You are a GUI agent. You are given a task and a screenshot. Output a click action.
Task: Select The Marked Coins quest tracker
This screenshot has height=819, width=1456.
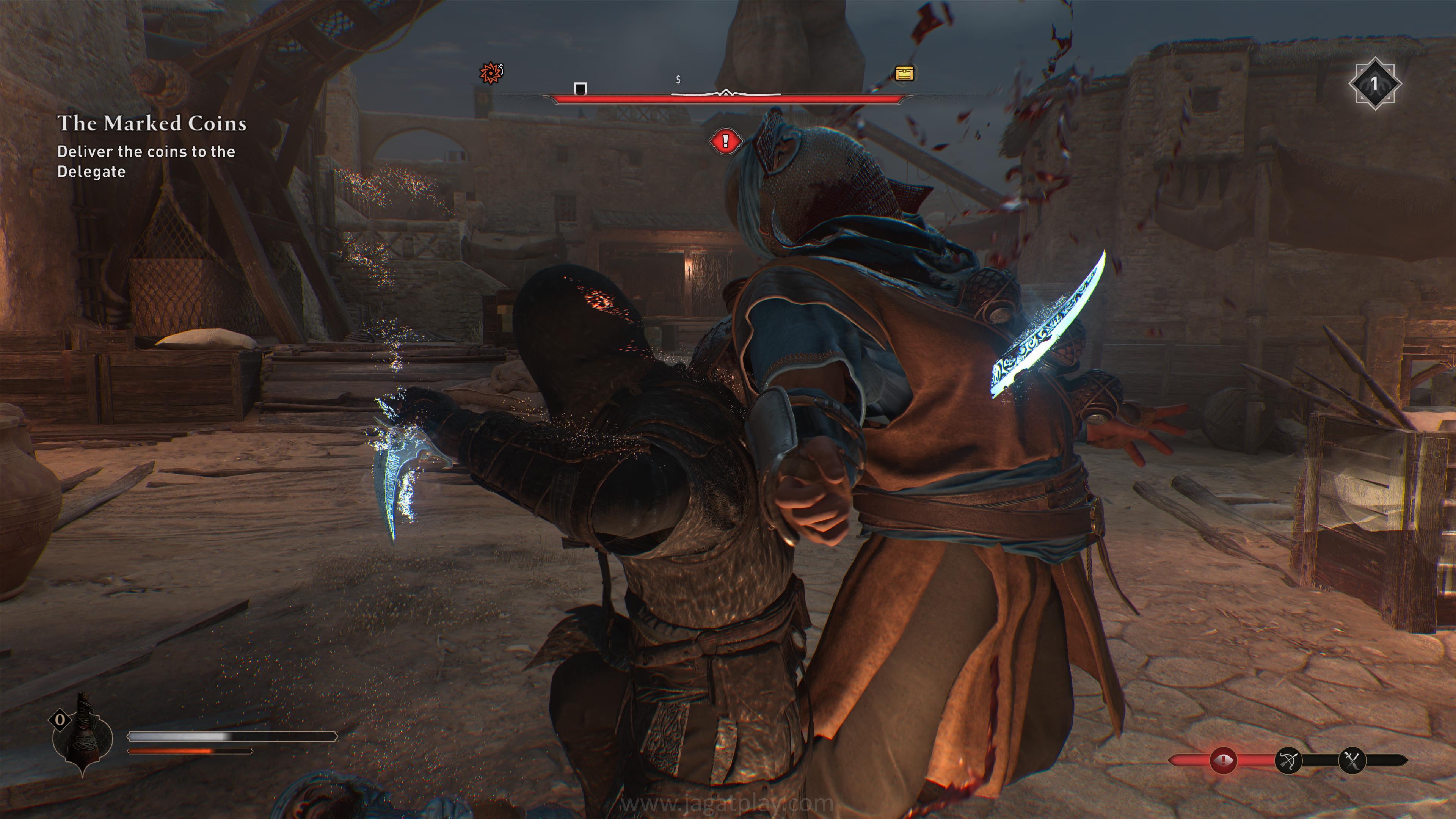(x=152, y=124)
